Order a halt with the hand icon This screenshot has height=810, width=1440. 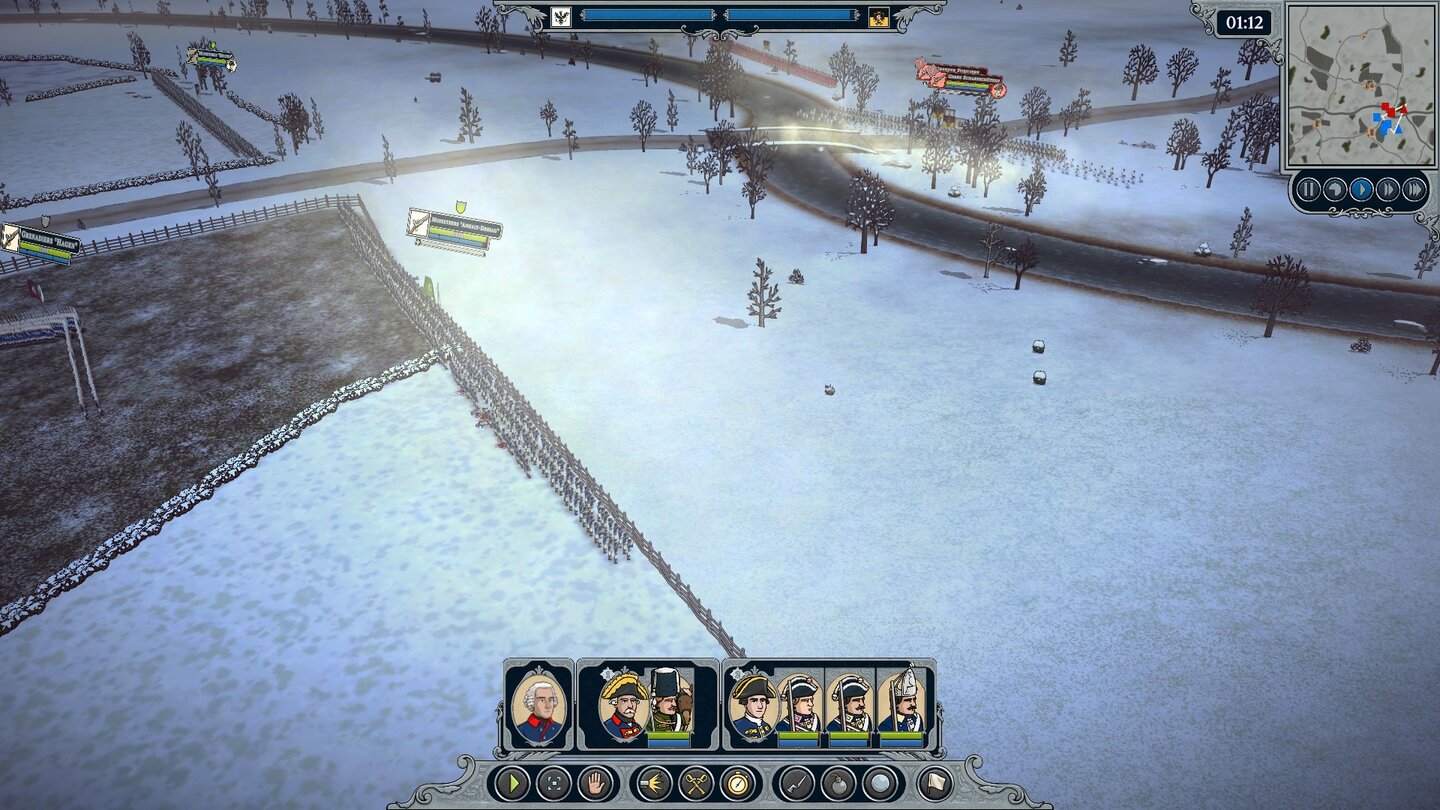coord(597,783)
